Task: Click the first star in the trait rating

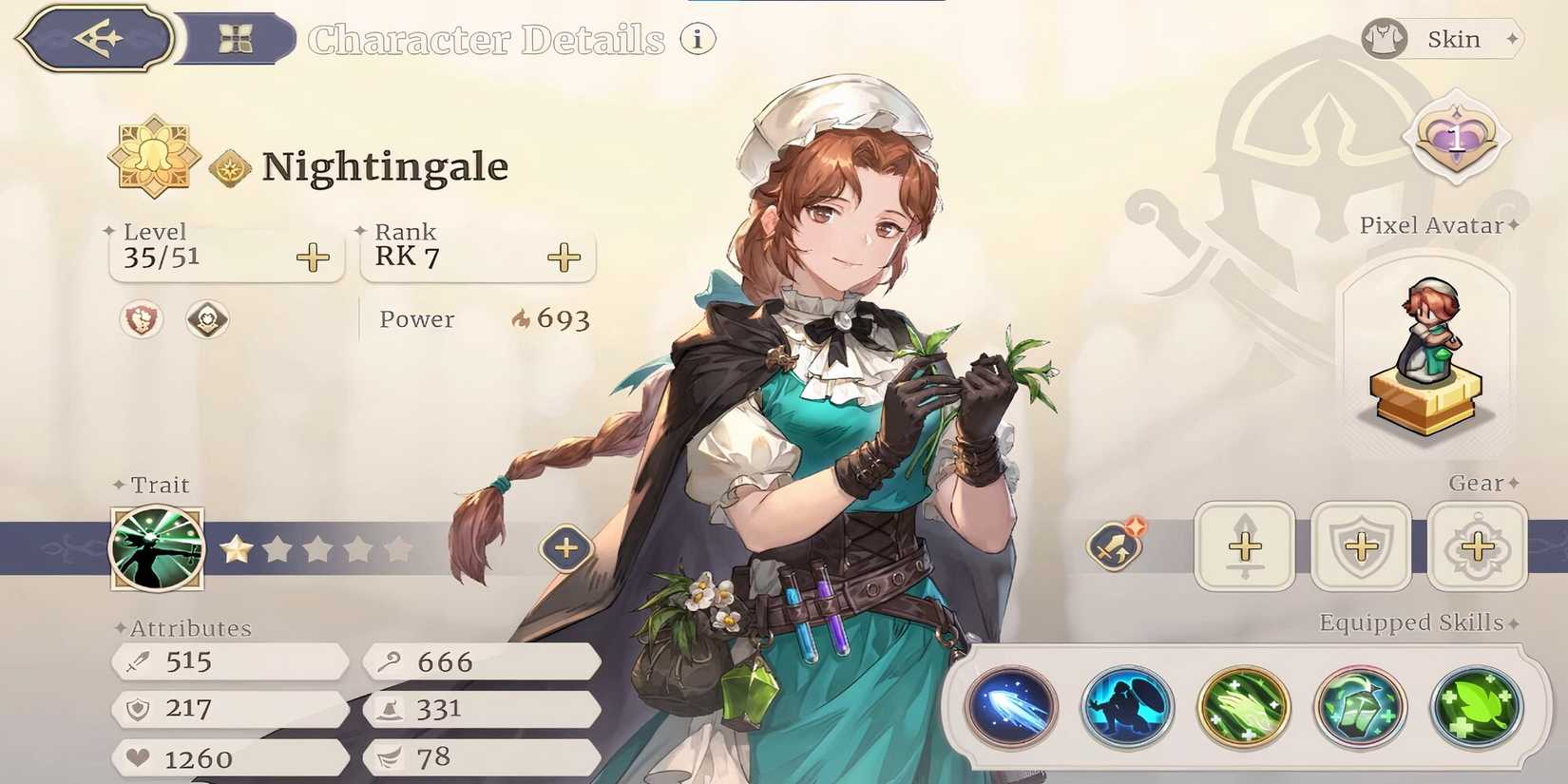Action: coord(237,548)
